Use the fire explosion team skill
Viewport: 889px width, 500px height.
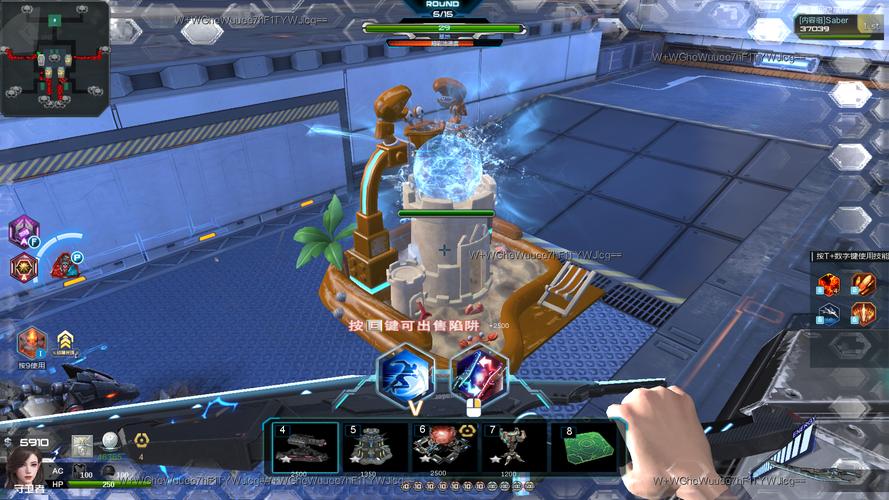829,285
